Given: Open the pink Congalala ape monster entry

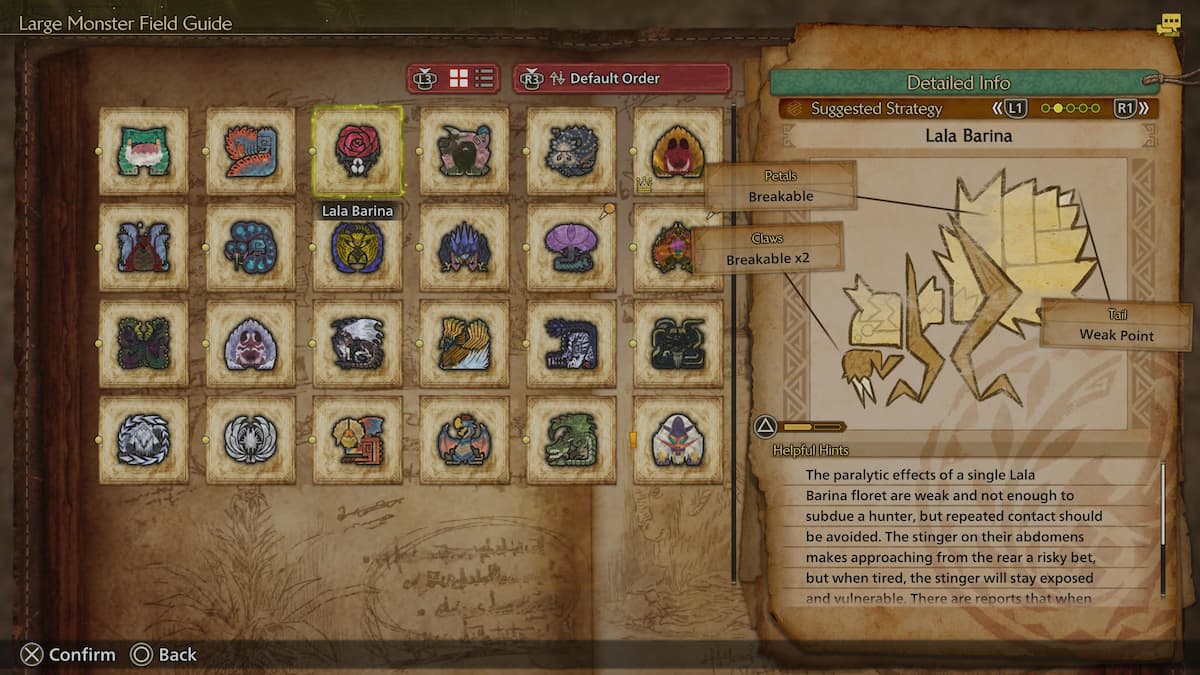Looking at the screenshot, I should click(464, 151).
